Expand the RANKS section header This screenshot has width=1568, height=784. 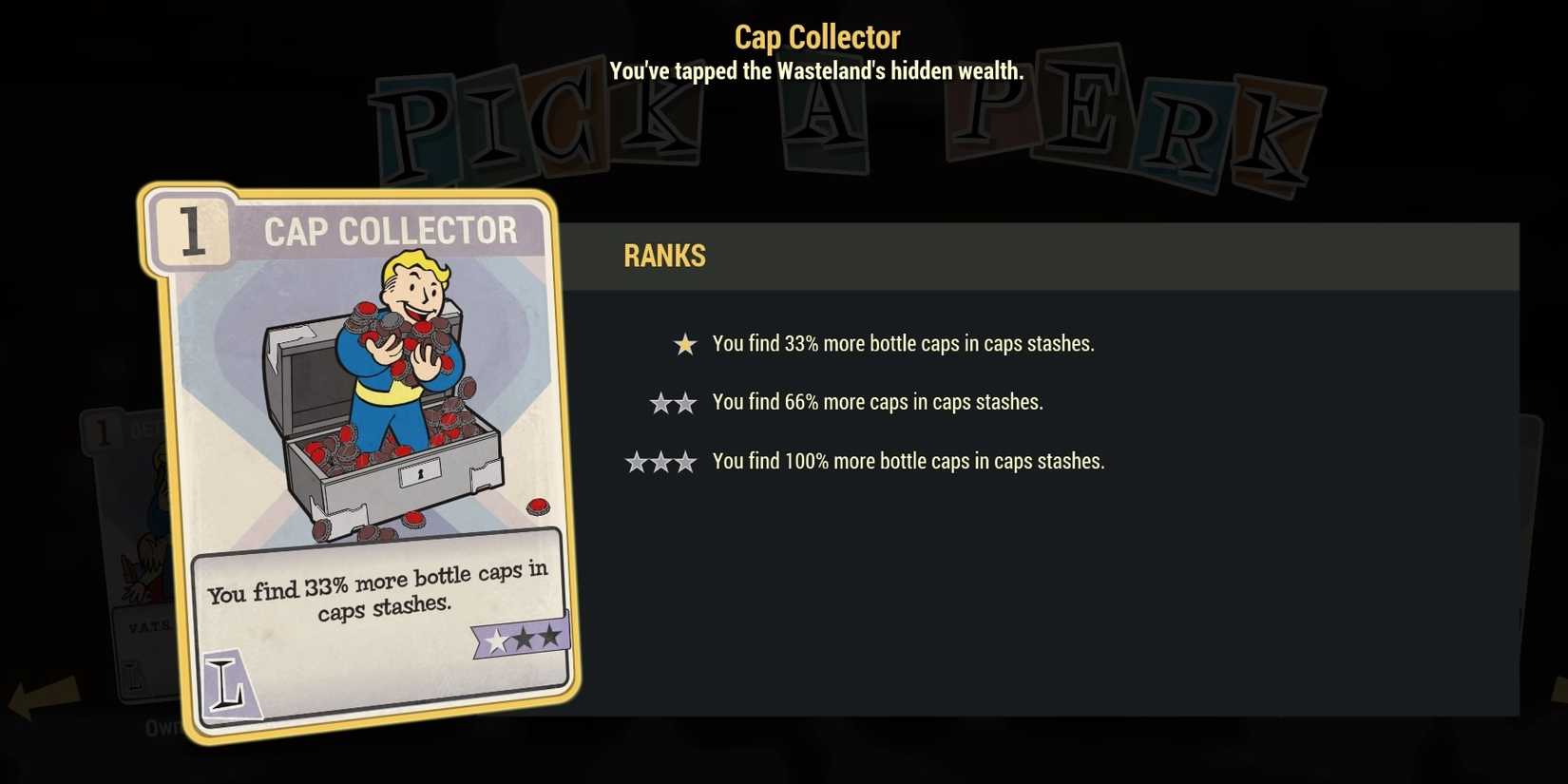tap(664, 255)
